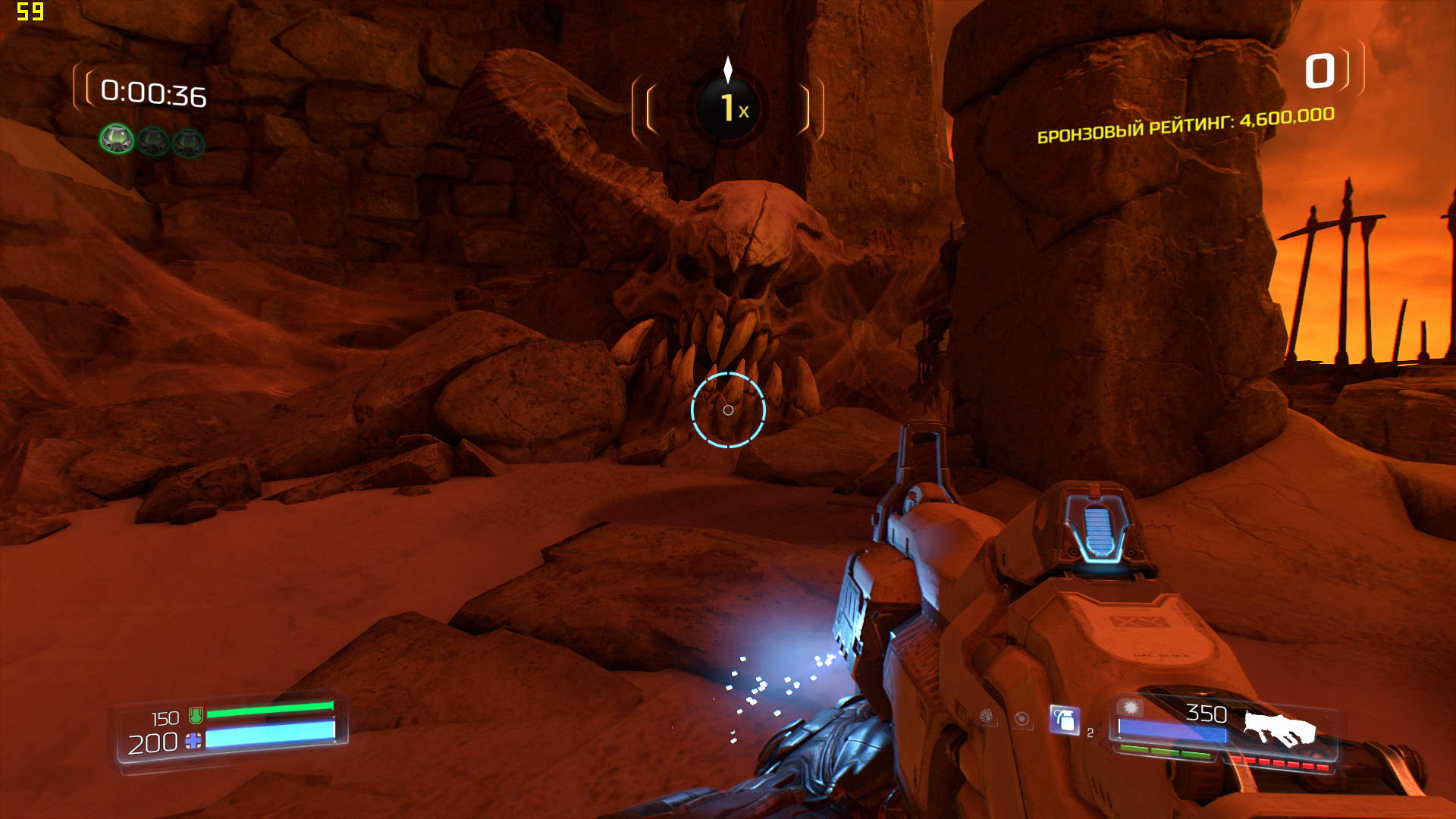Screen dimensions: 1456x819
Task: Click the blue health cross icon
Action: click(x=193, y=741)
